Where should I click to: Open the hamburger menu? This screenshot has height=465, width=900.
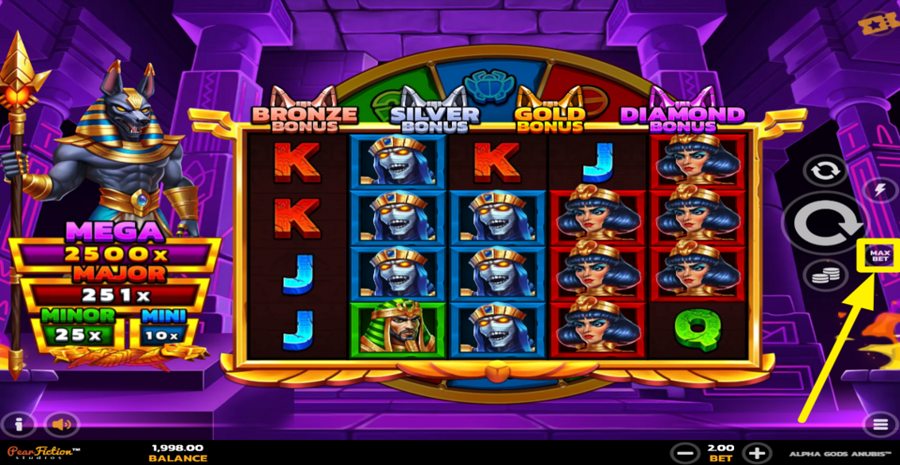point(880,424)
